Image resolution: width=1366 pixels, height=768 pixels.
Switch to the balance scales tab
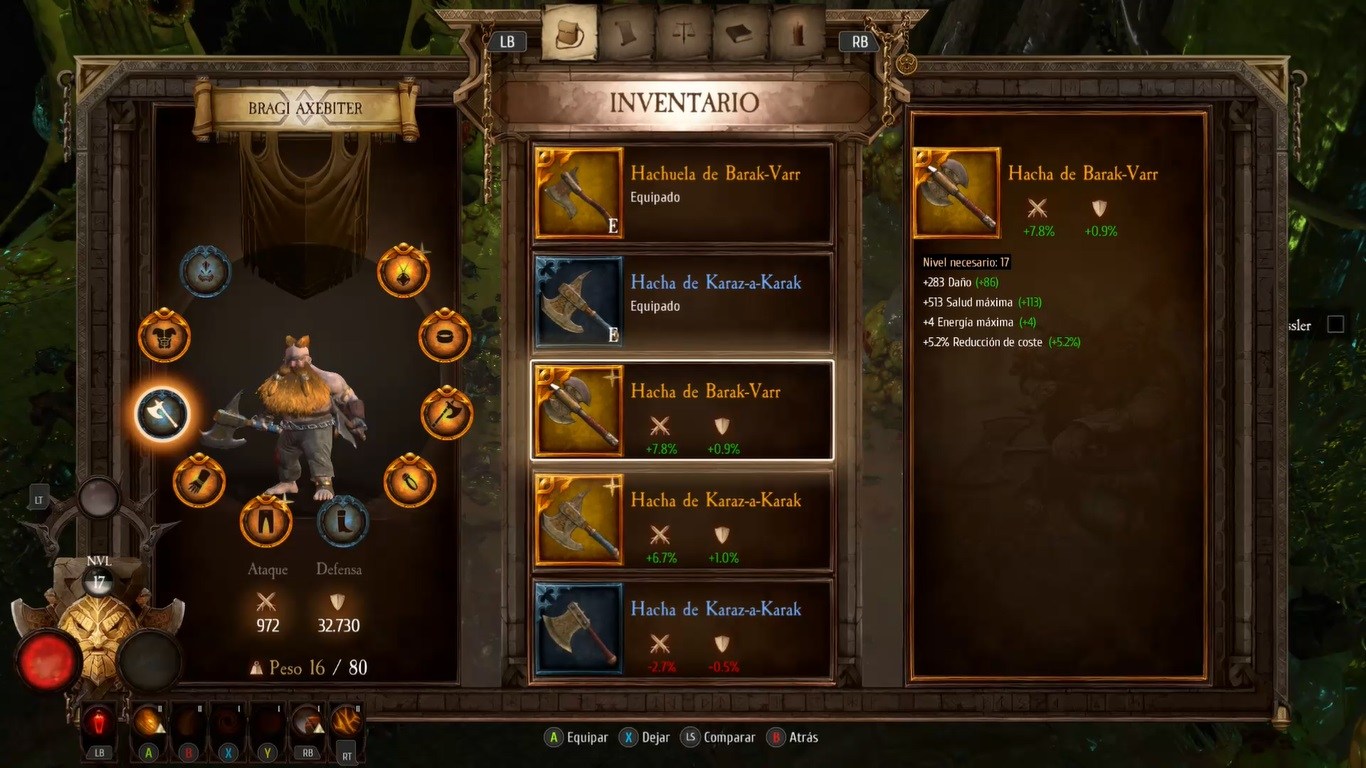point(684,34)
